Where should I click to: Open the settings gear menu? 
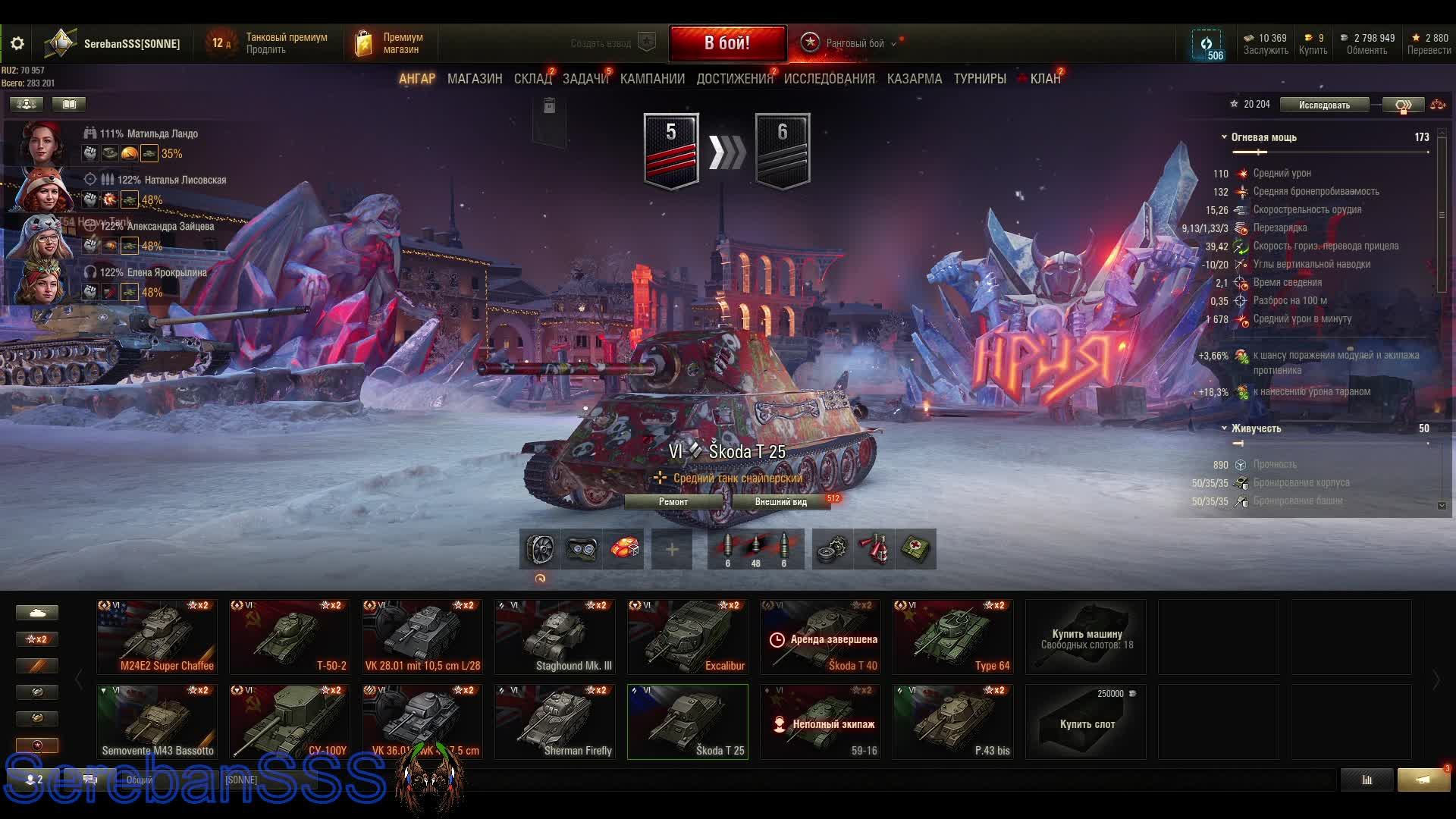(x=17, y=43)
